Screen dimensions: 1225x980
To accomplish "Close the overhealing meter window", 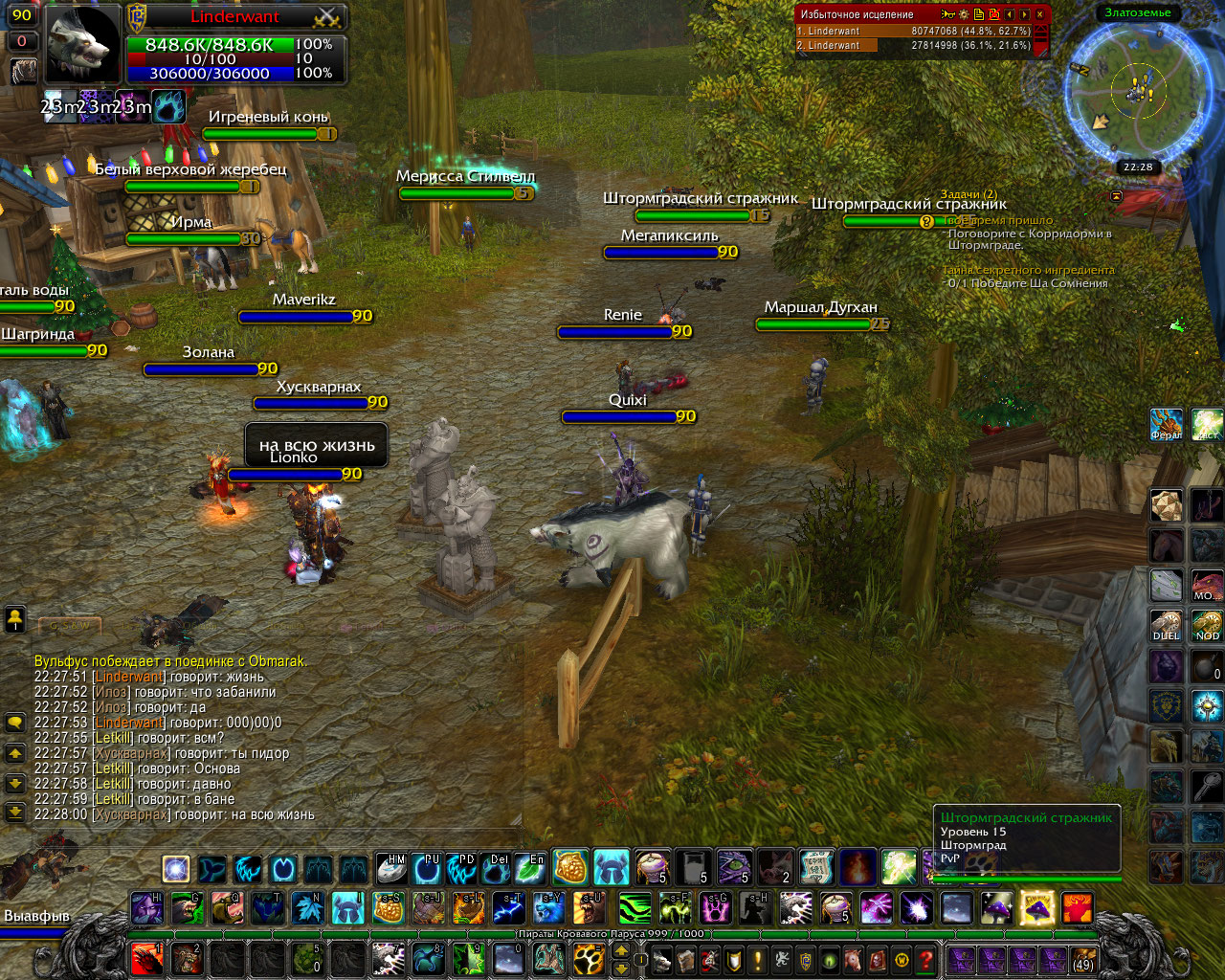I will click(x=1039, y=14).
